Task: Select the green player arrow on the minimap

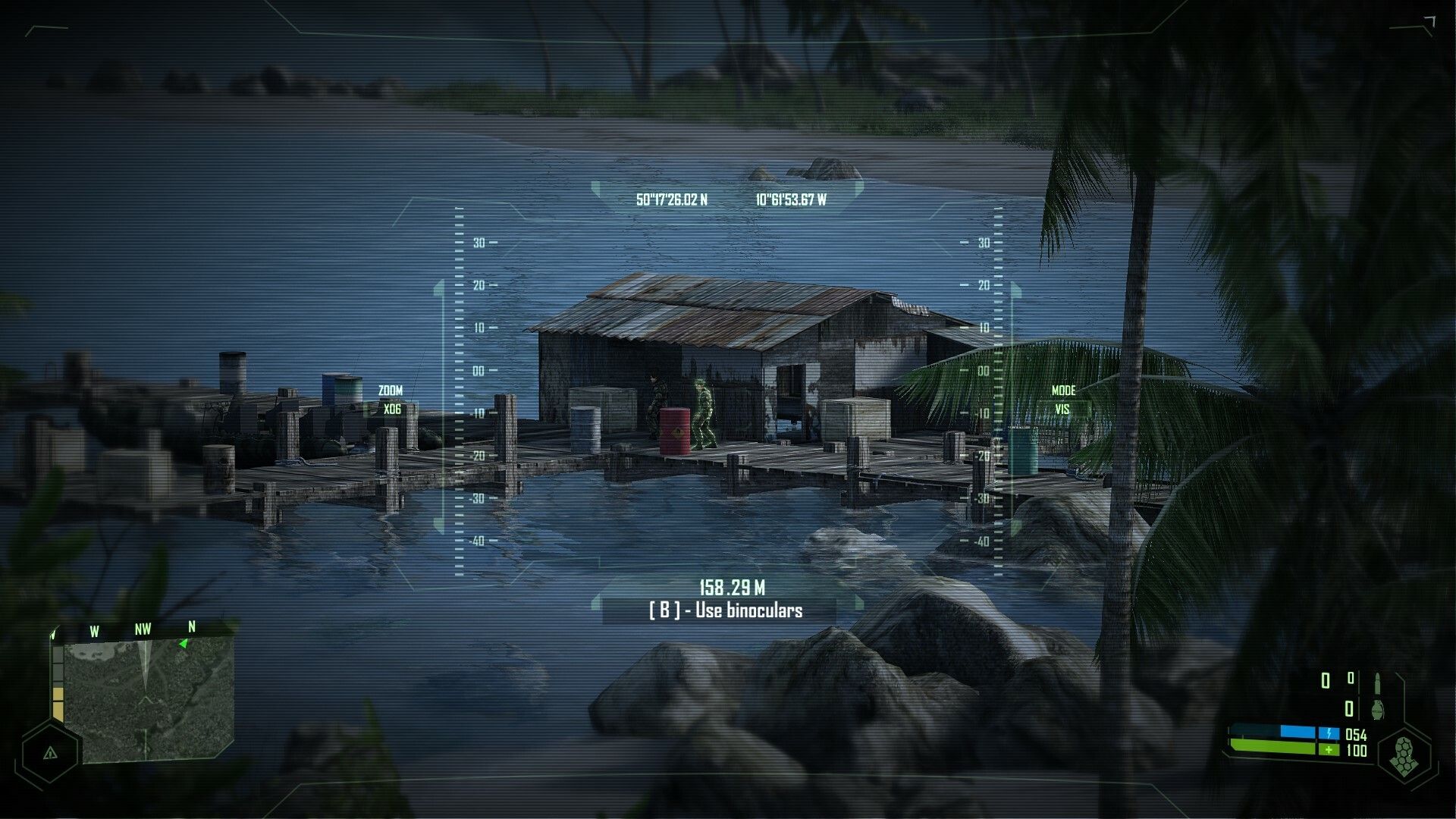Action: 184,643
